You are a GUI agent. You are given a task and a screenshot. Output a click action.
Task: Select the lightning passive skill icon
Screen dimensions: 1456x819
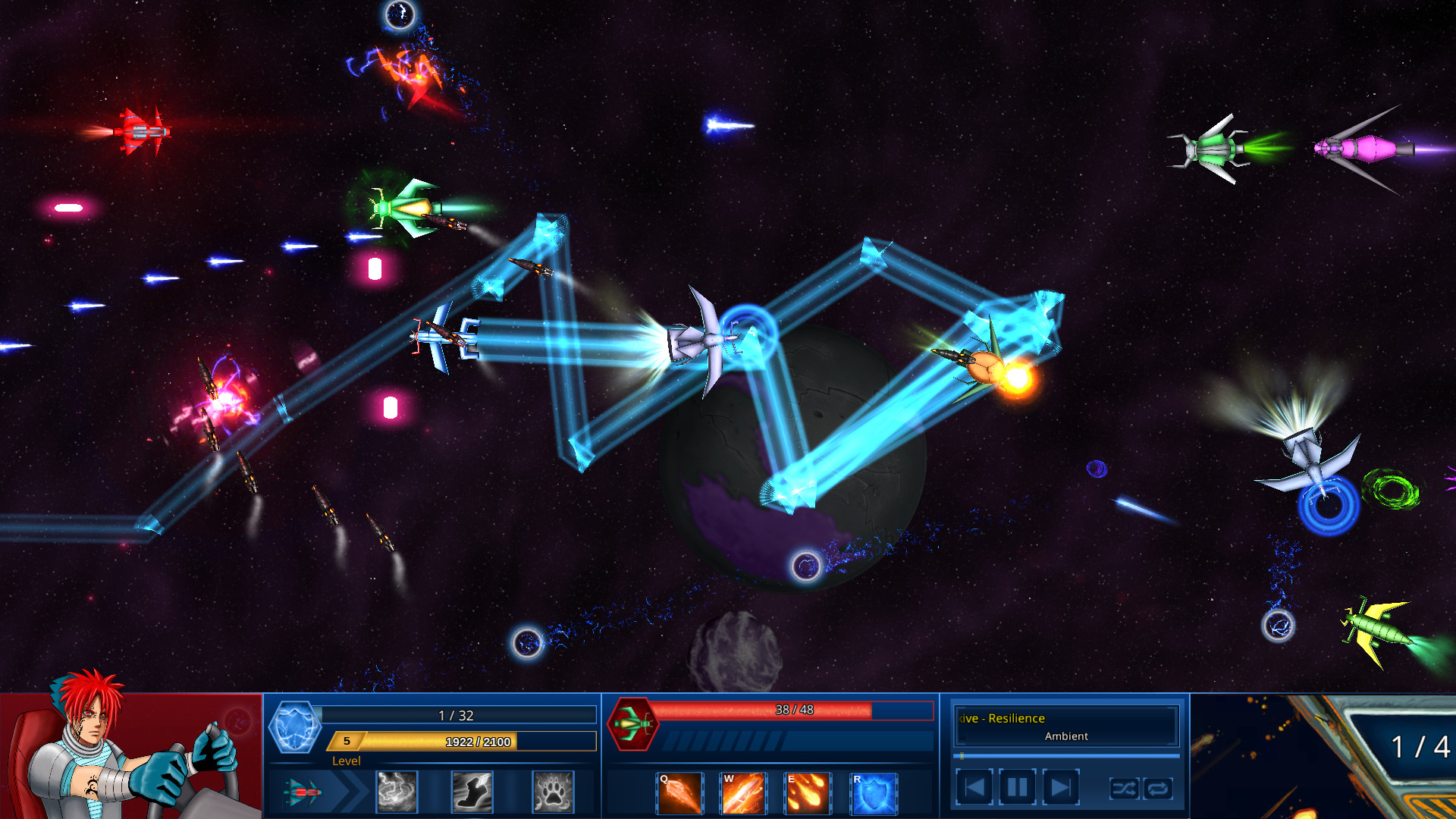click(396, 792)
